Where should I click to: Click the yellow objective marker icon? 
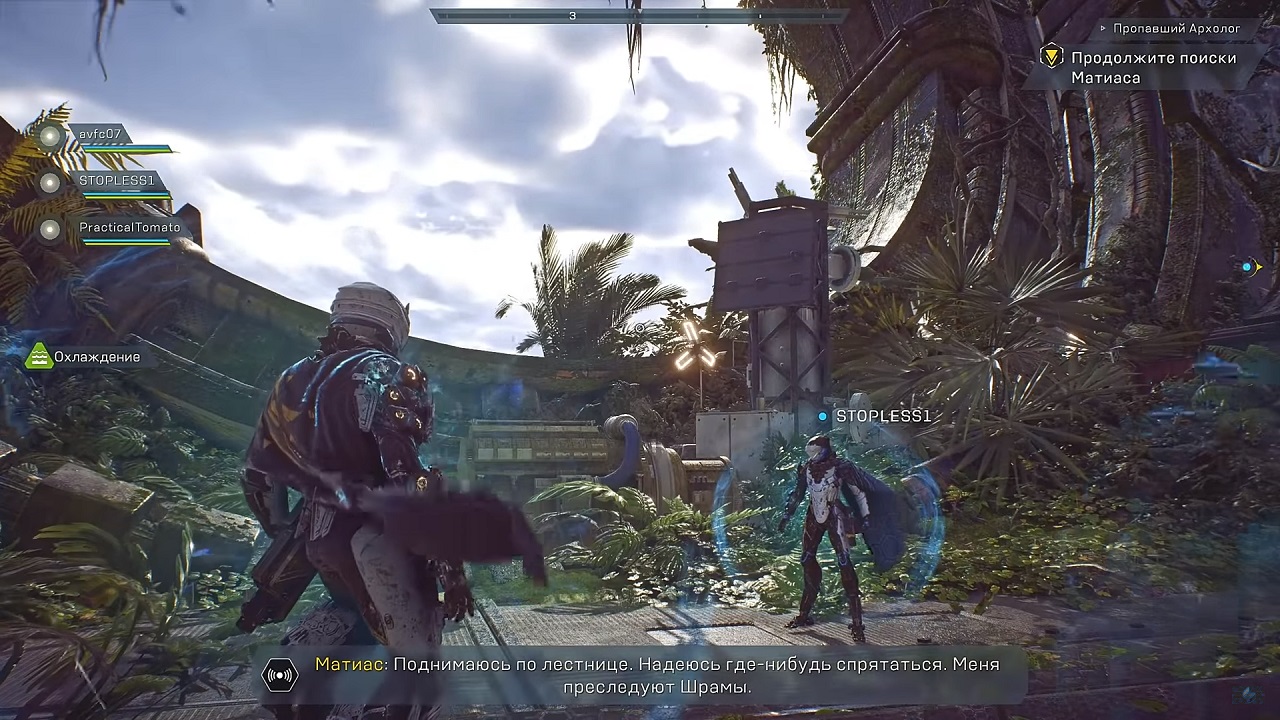(x=1051, y=57)
